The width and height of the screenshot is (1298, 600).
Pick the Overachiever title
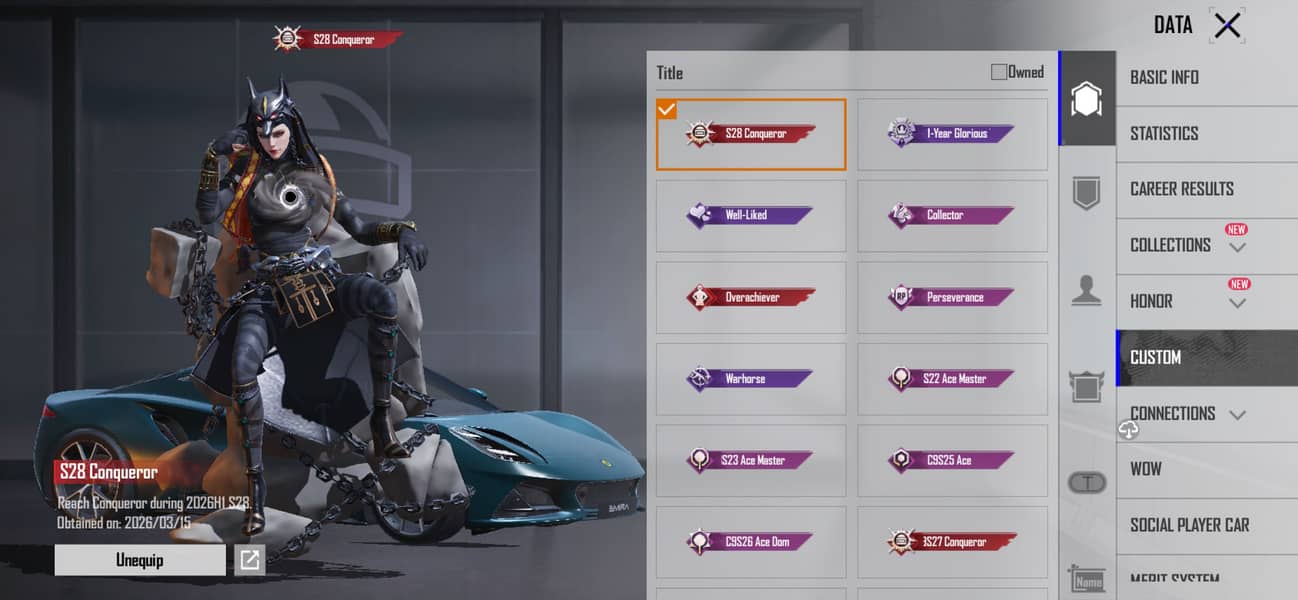tap(751, 297)
